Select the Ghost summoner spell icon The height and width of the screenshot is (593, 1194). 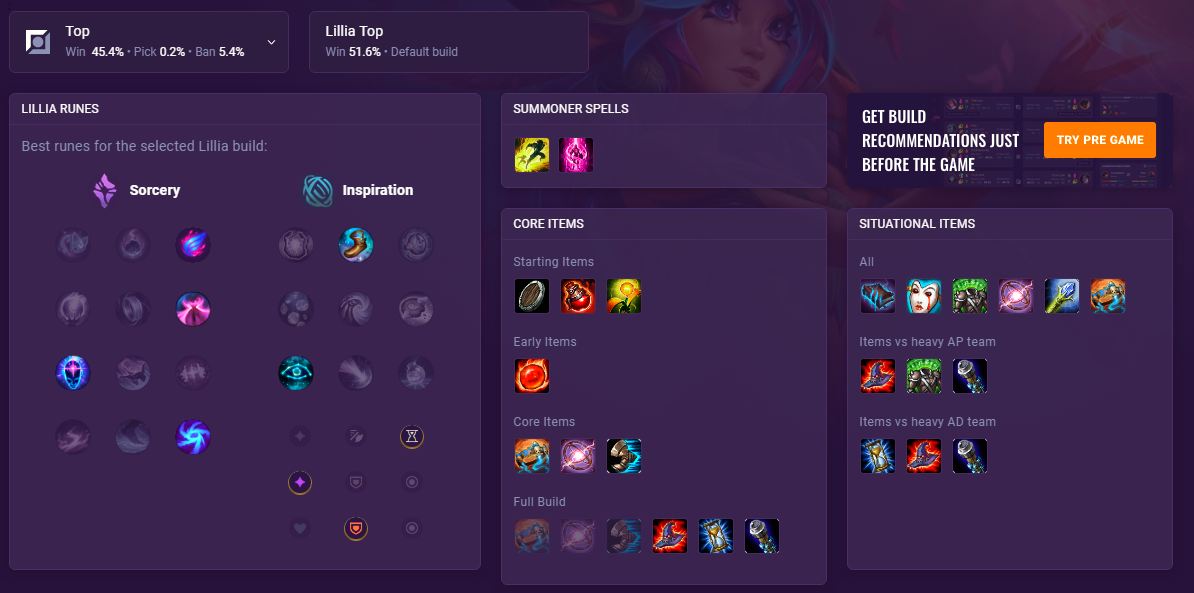point(532,155)
